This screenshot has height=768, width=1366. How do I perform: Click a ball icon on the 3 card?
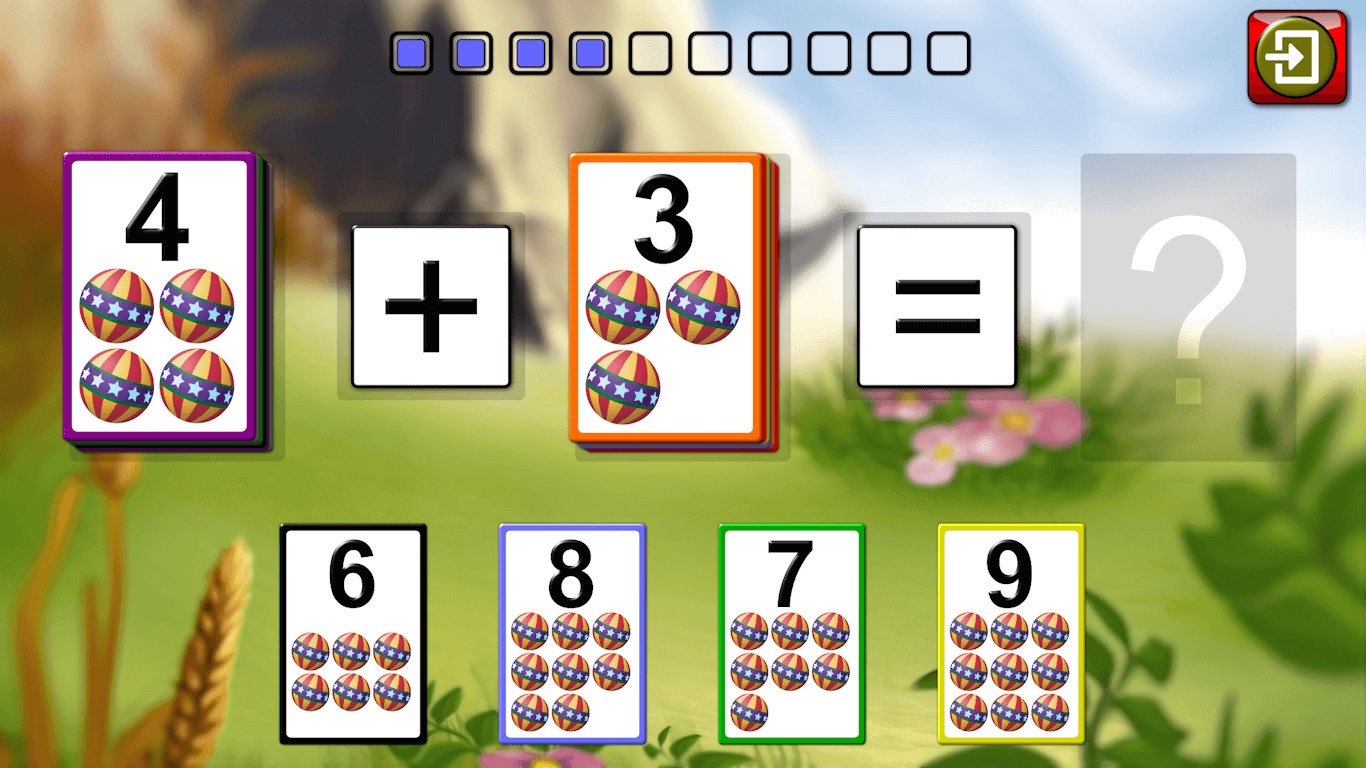pos(625,305)
